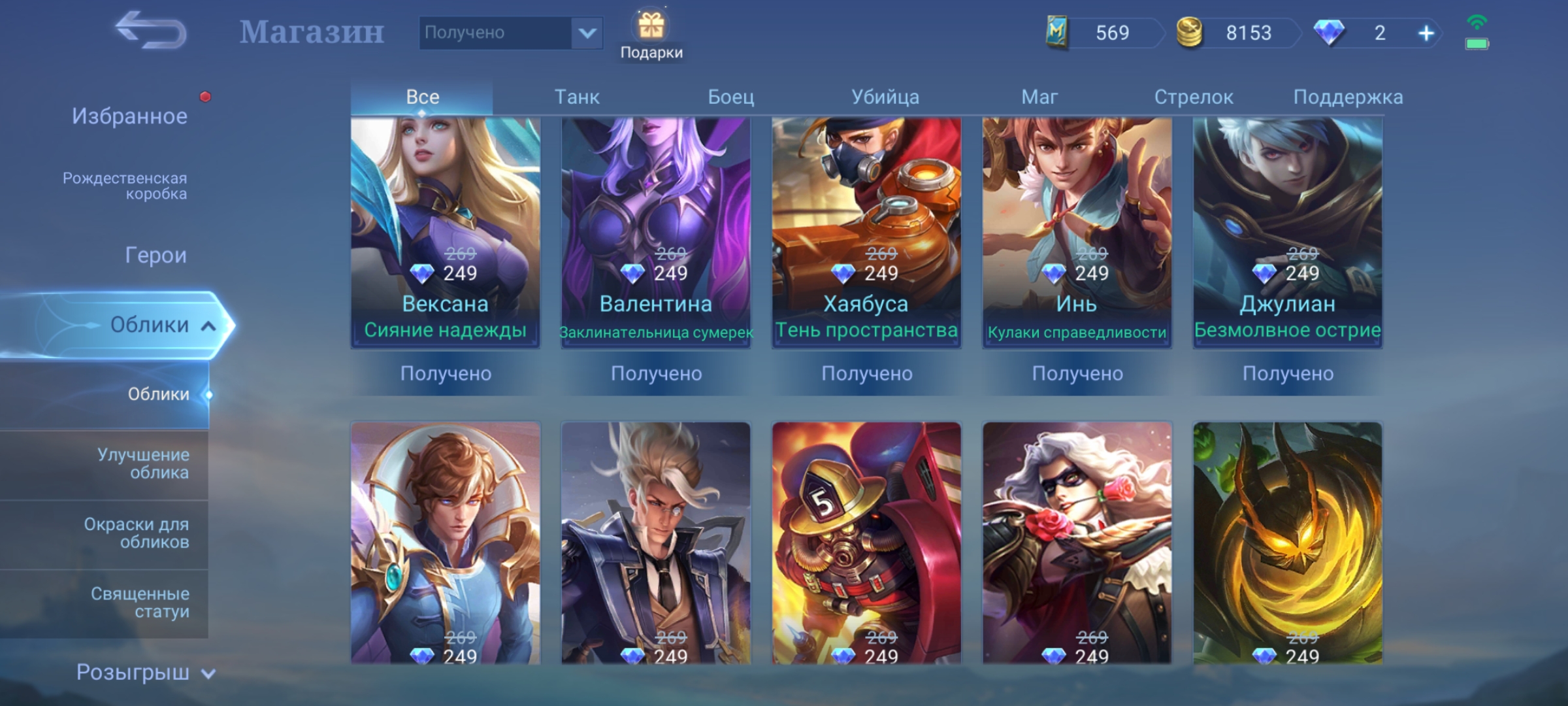
Task: Open Рождественская коробка section
Action: (x=125, y=186)
